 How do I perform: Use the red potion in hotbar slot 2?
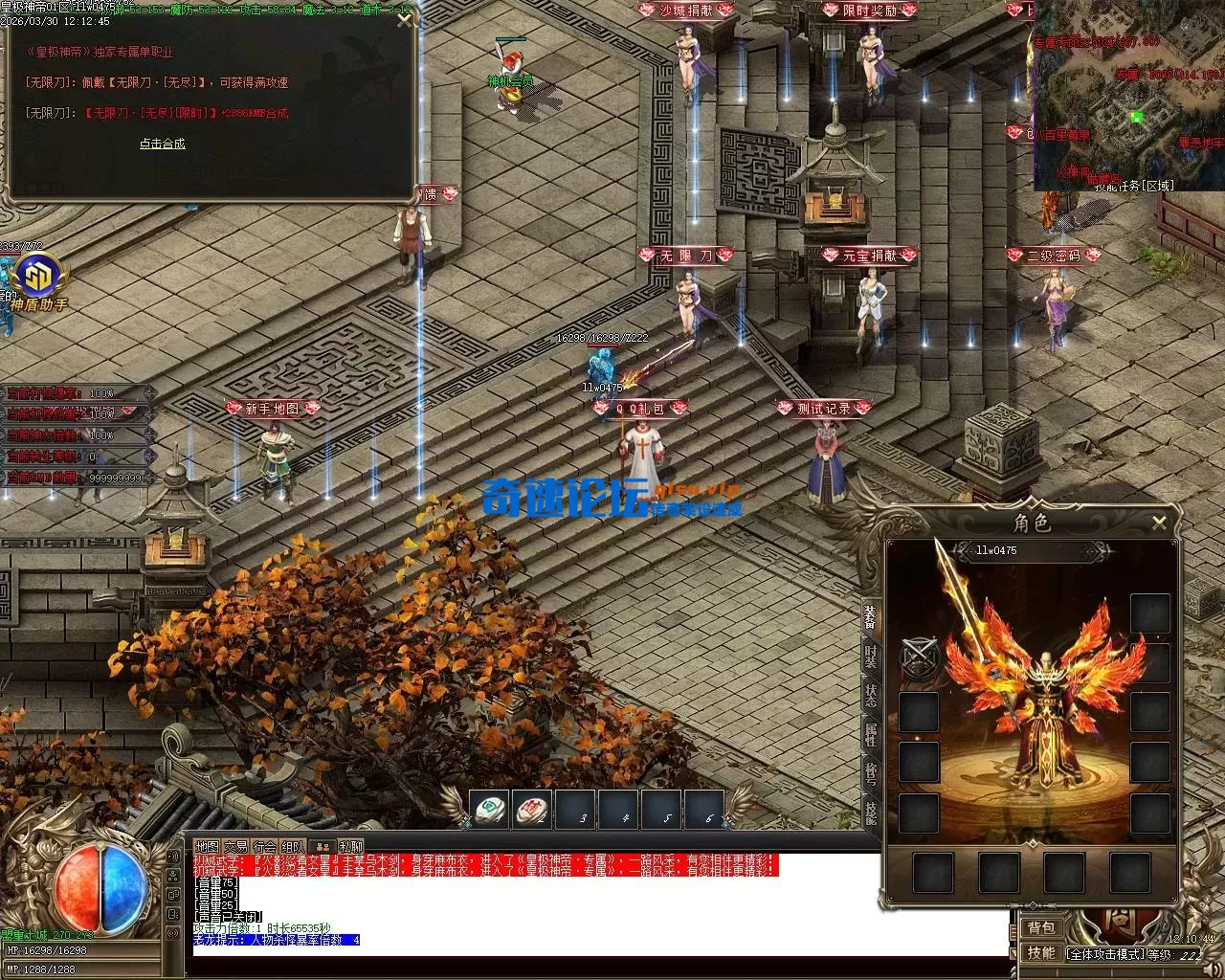(x=532, y=810)
